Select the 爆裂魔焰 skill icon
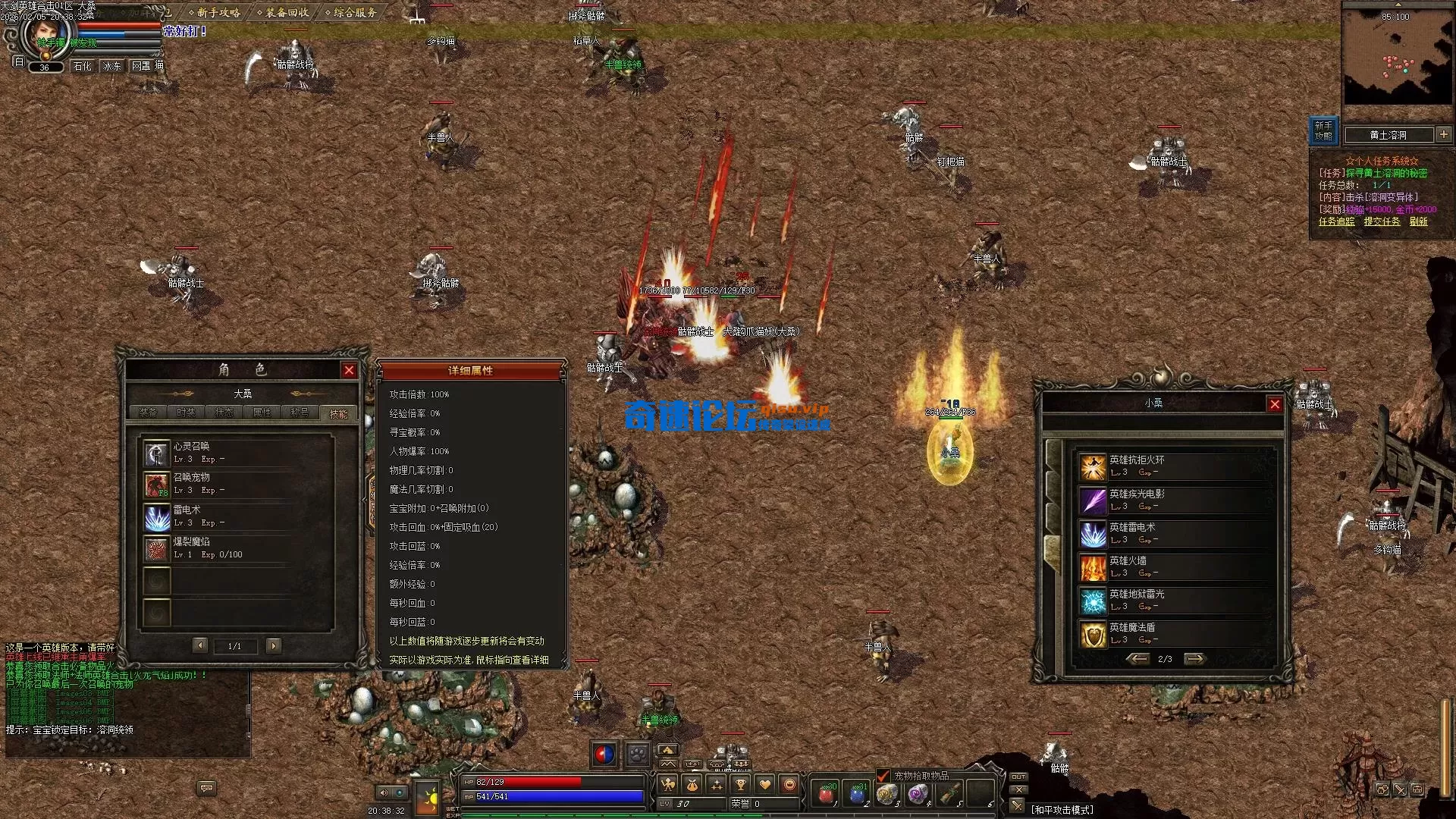 point(157,550)
